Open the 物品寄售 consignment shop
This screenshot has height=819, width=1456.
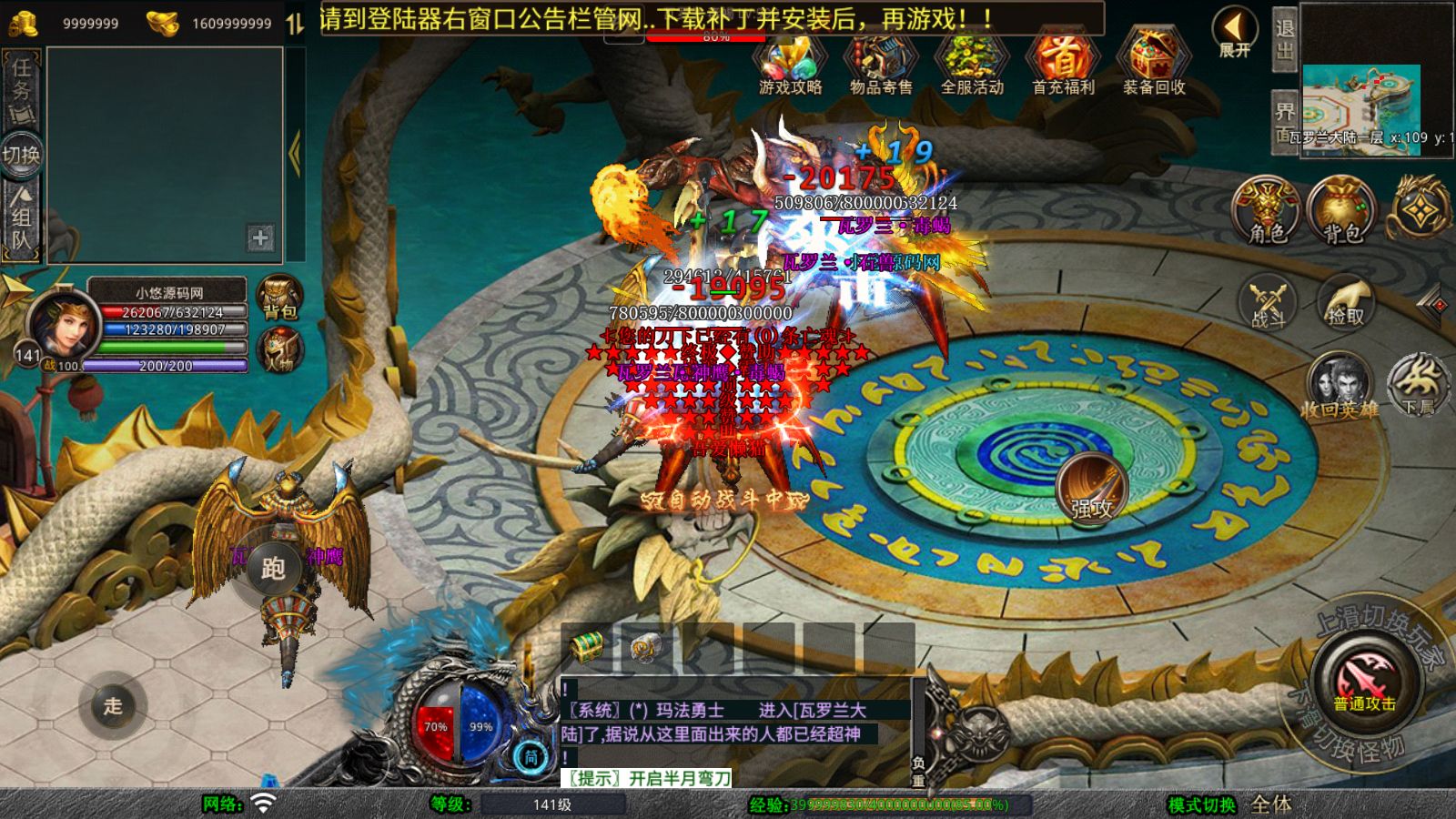[880, 63]
